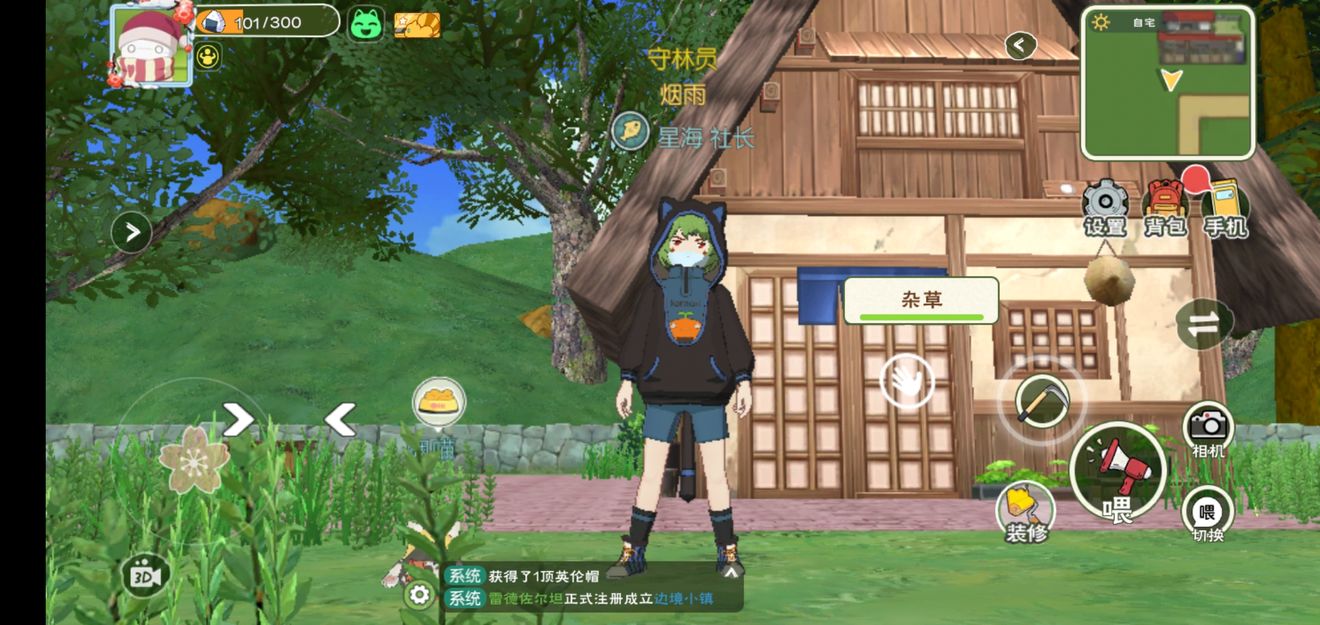Tap the yellow flexing figure icon
1320x625 pixels.
208,57
